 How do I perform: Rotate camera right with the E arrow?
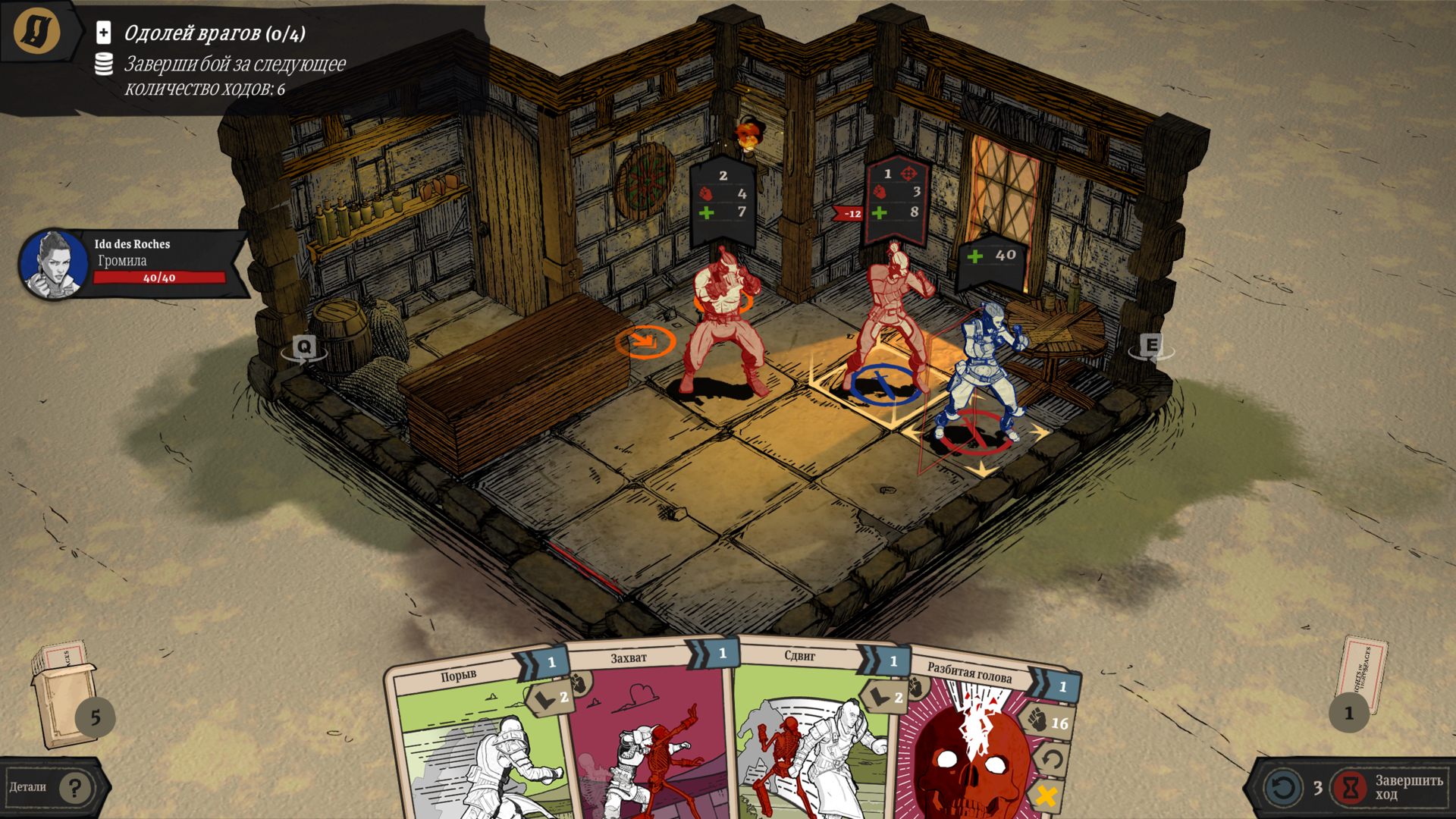coord(1151,347)
